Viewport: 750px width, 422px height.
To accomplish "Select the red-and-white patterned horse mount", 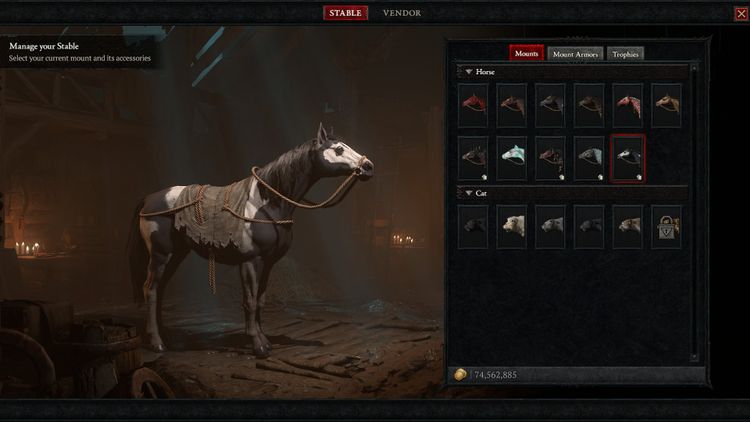I will click(627, 104).
